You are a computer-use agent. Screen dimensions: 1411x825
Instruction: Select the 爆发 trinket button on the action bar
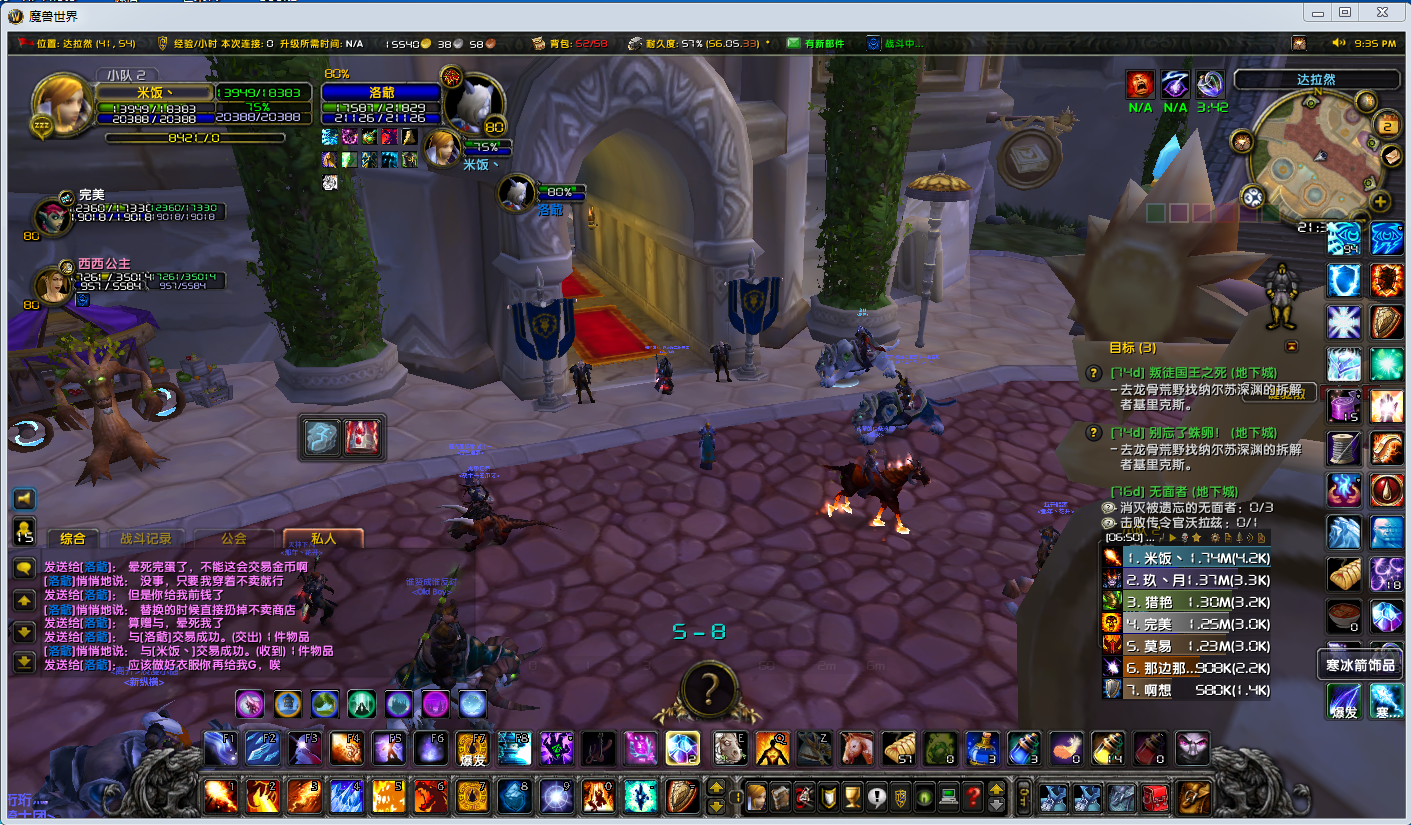click(471, 747)
